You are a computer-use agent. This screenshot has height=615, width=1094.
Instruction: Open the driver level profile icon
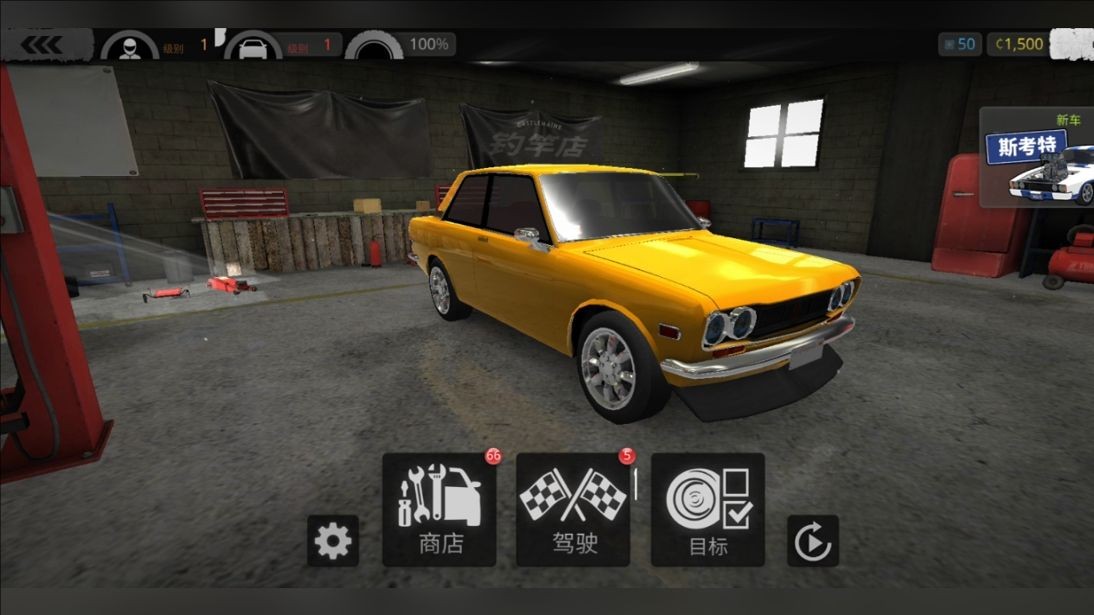click(128, 46)
